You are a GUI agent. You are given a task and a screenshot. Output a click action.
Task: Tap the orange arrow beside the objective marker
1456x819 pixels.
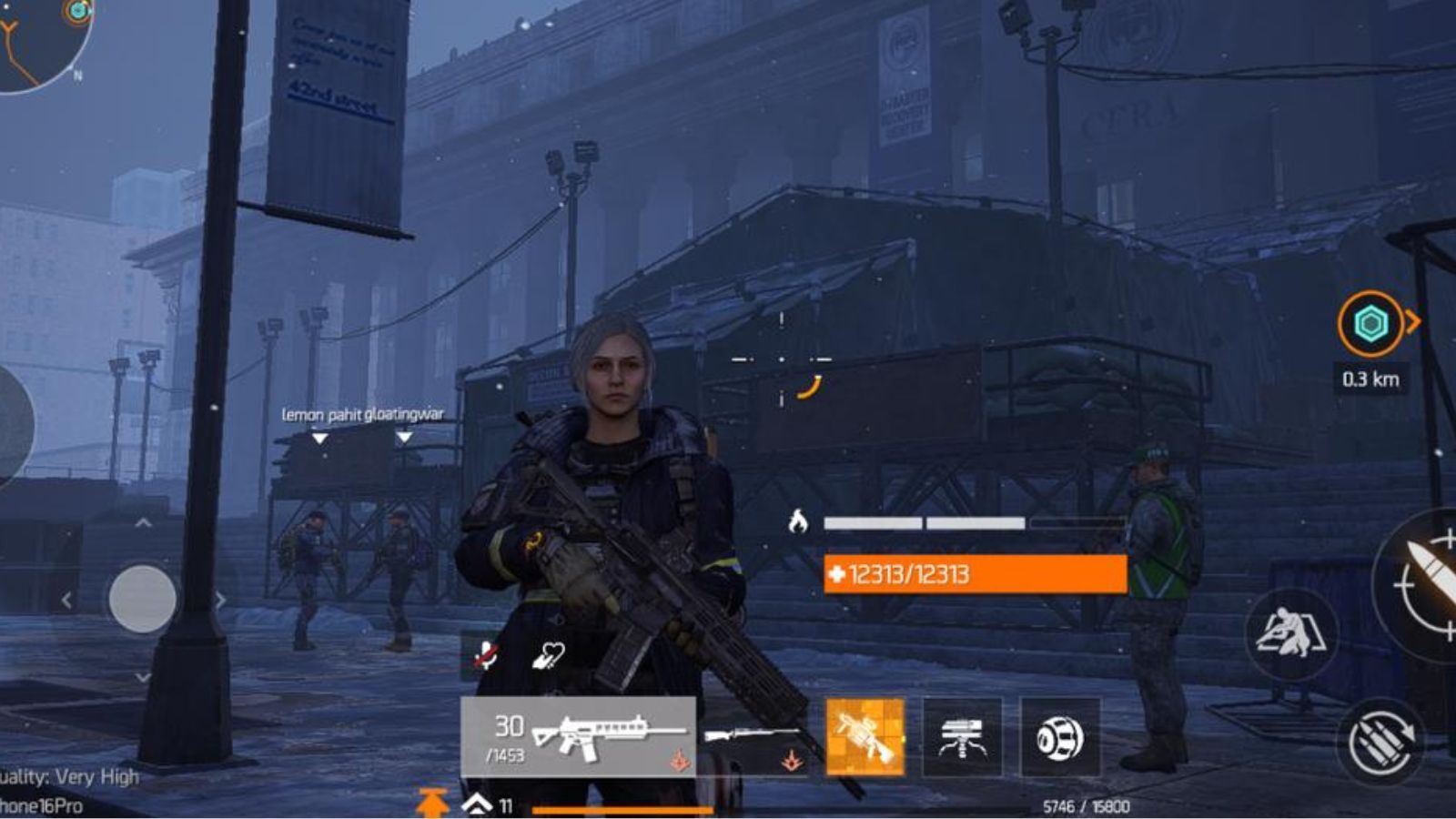pos(1414,320)
